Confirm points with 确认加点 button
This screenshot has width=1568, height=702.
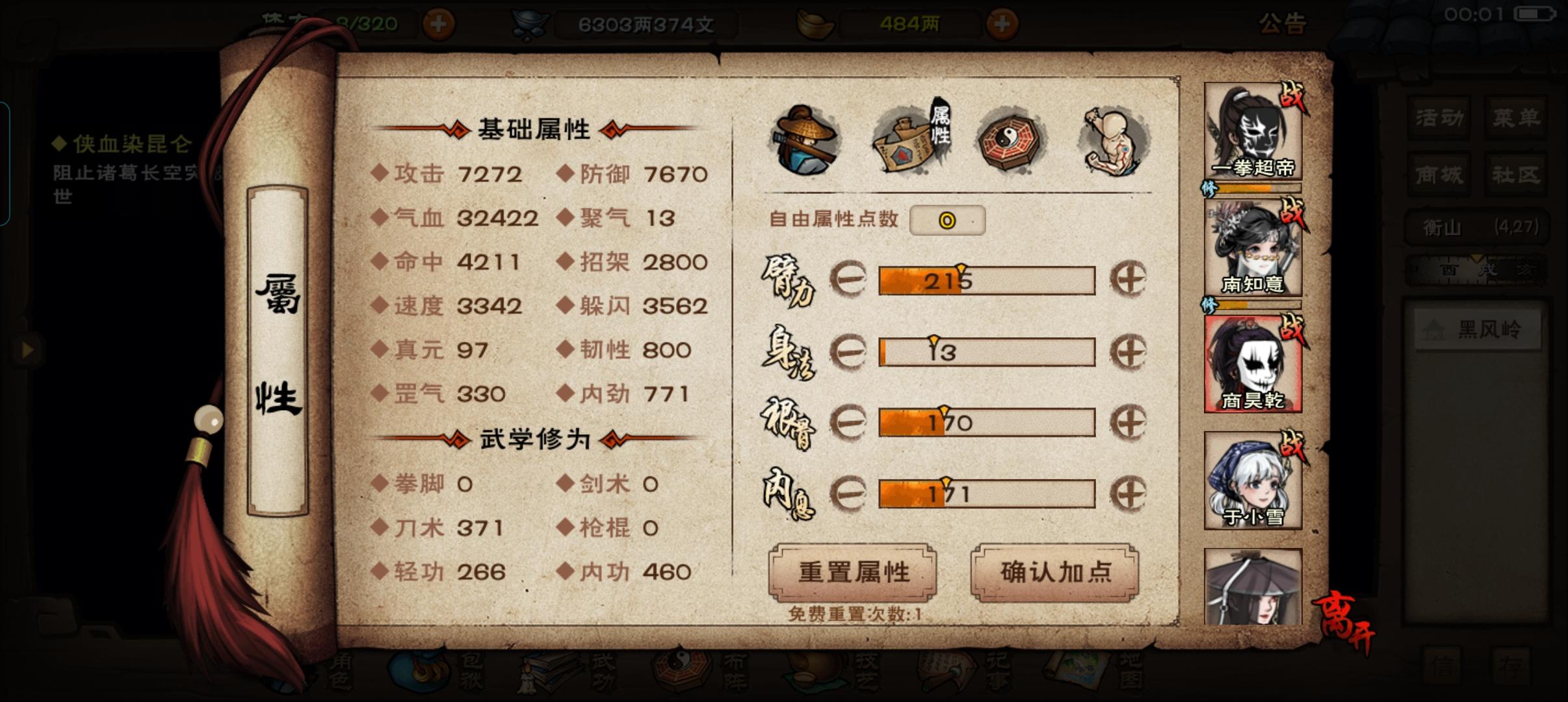[x=1056, y=572]
